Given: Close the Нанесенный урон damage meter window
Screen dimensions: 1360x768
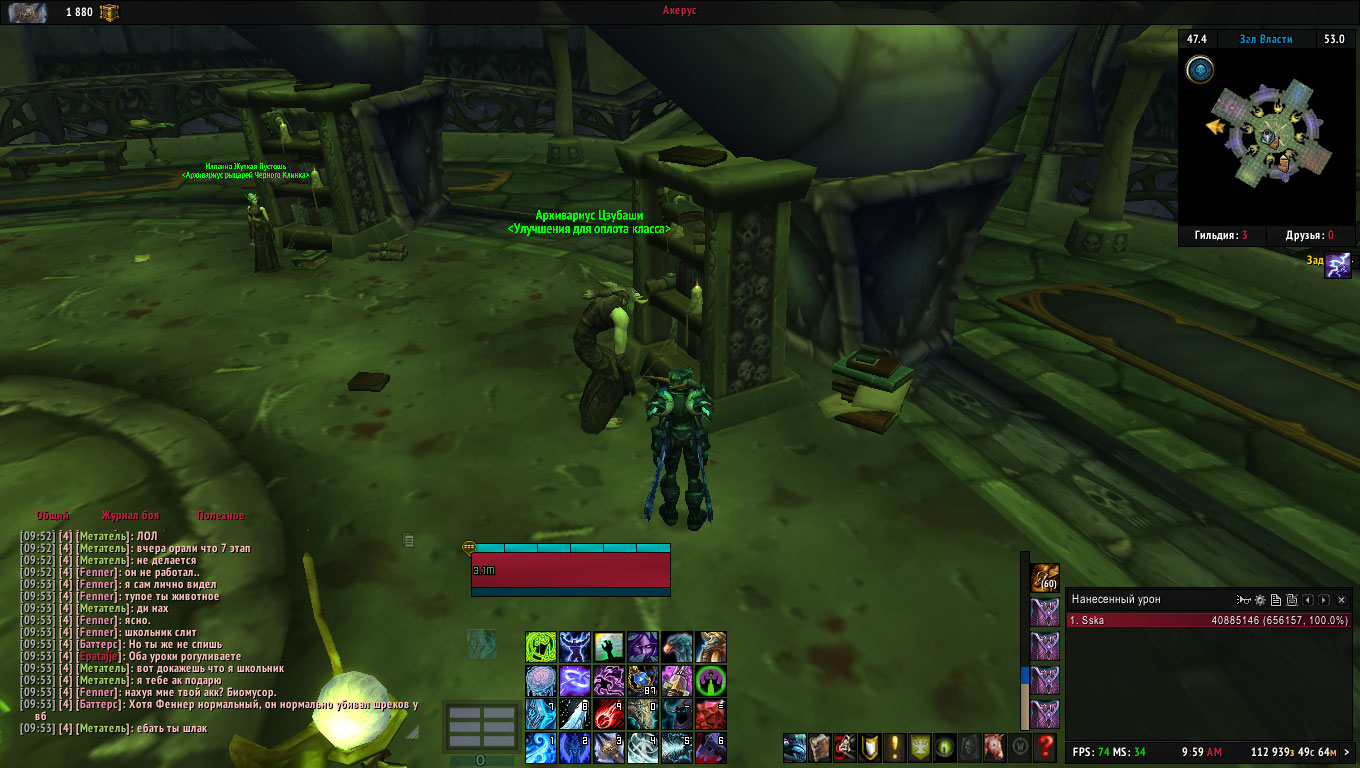Looking at the screenshot, I should (1341, 600).
